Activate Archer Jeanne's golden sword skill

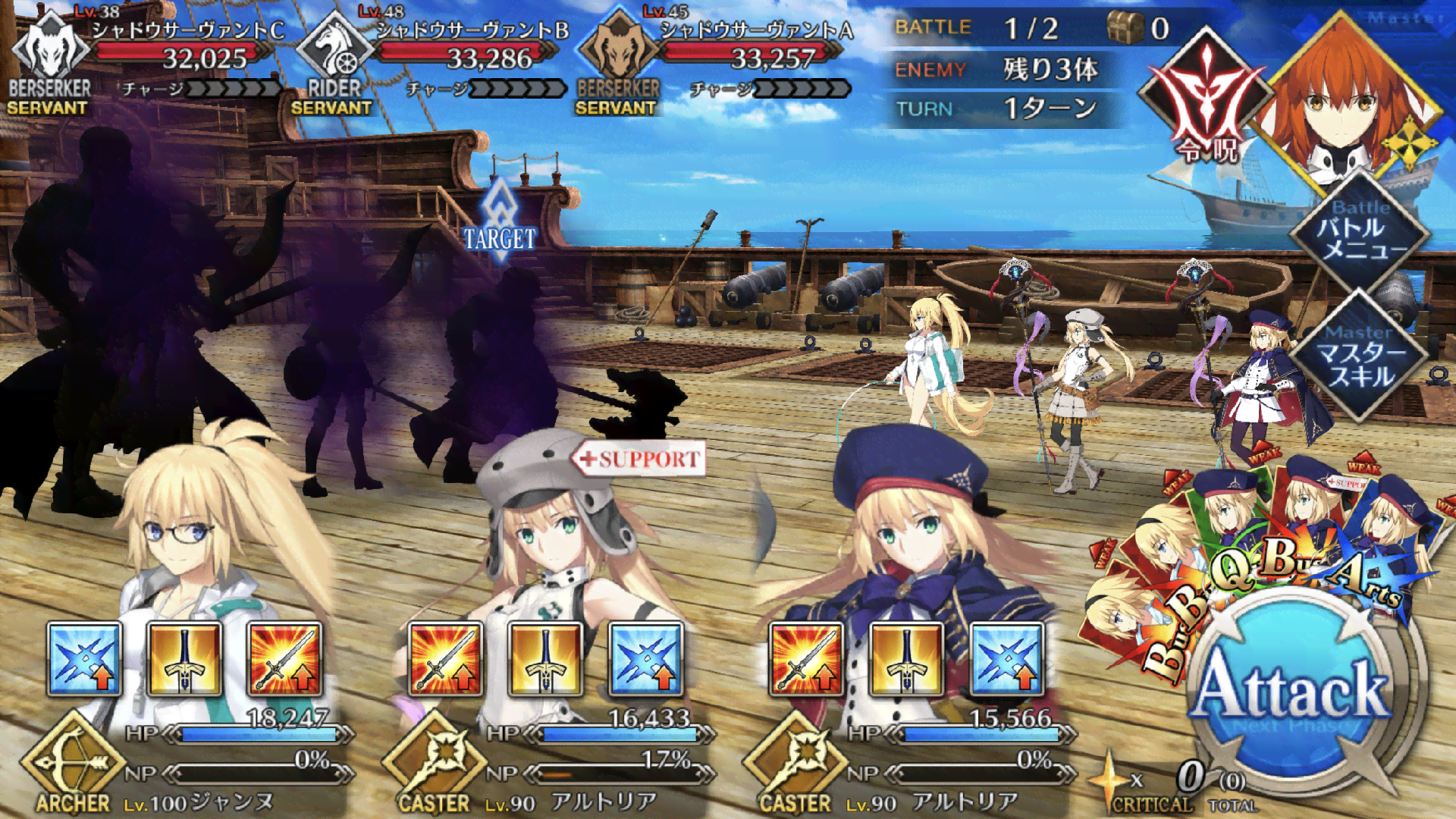click(x=184, y=659)
